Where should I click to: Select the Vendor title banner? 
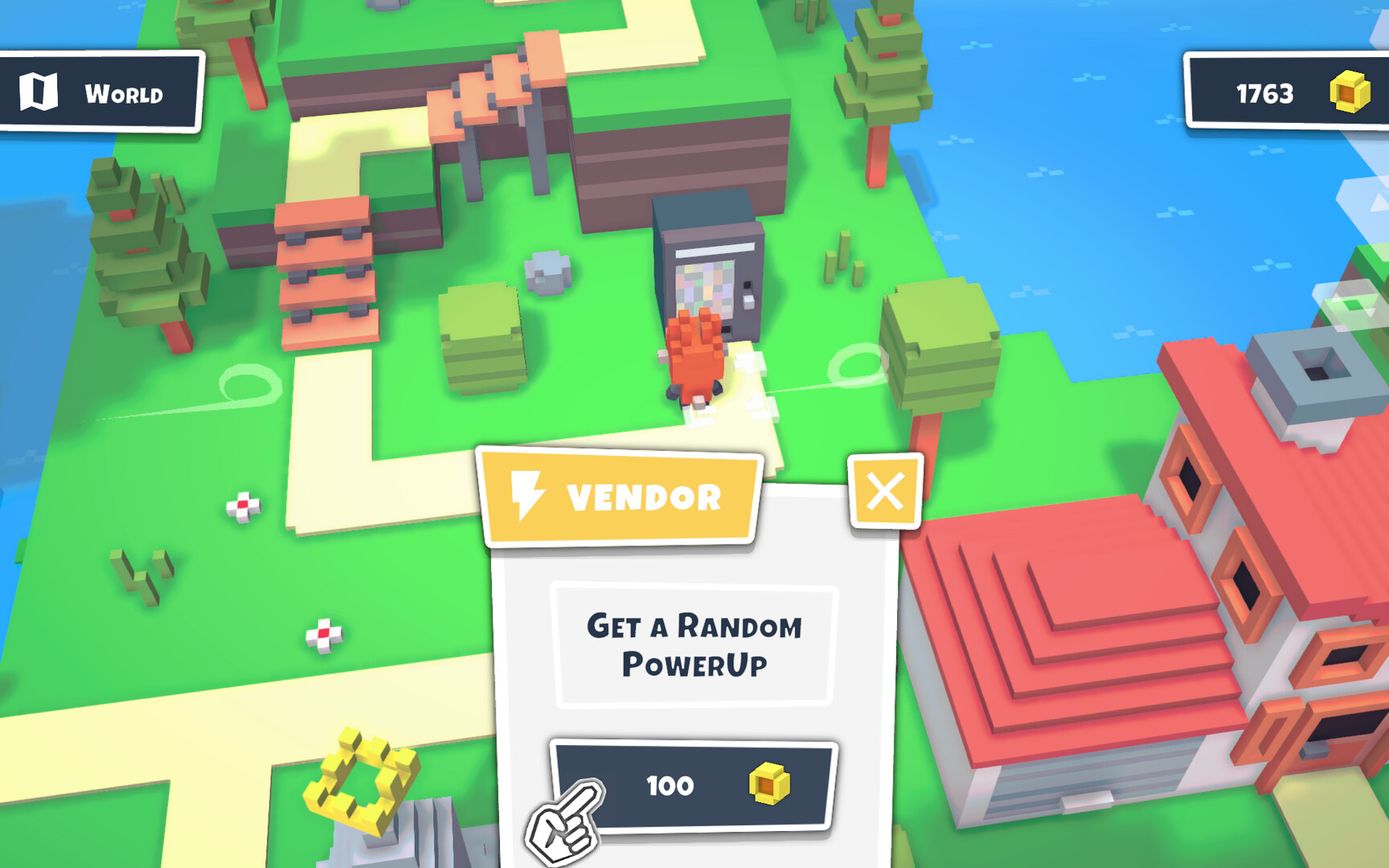coord(627,495)
